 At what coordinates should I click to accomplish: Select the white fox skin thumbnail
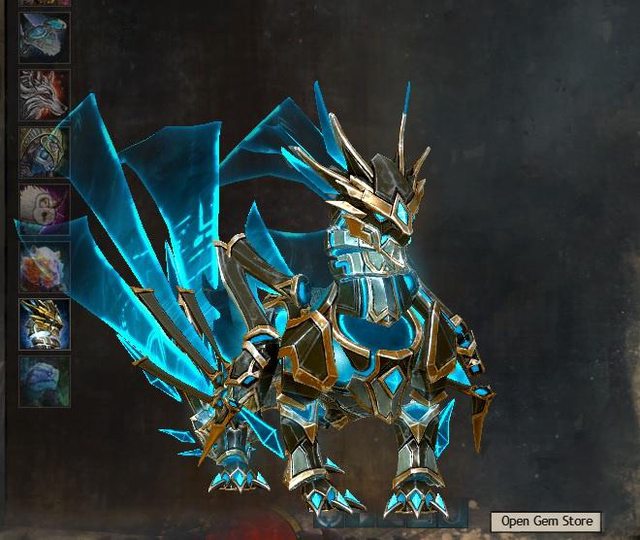[44, 95]
